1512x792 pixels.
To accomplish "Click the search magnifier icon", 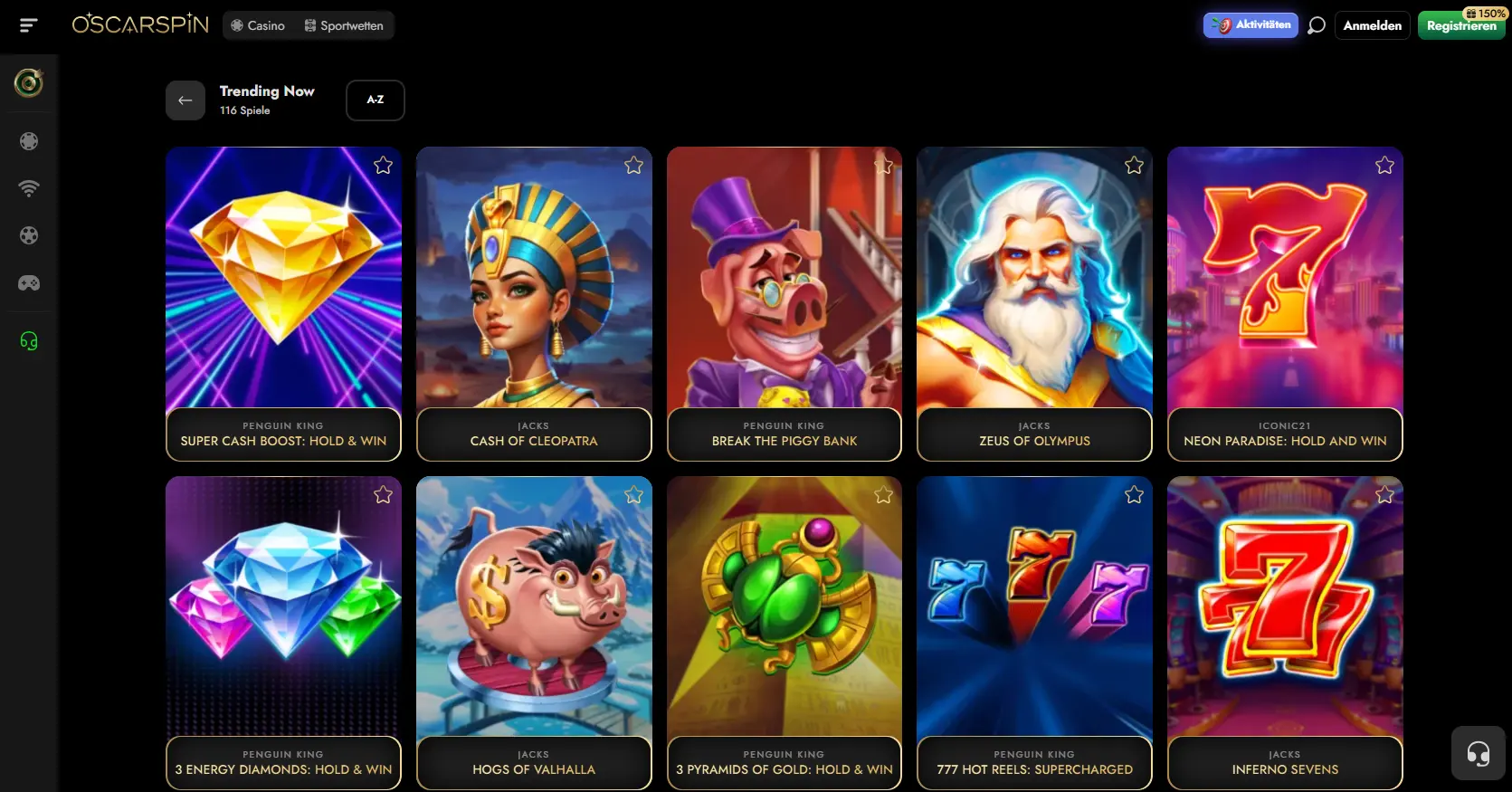I will point(1317,25).
